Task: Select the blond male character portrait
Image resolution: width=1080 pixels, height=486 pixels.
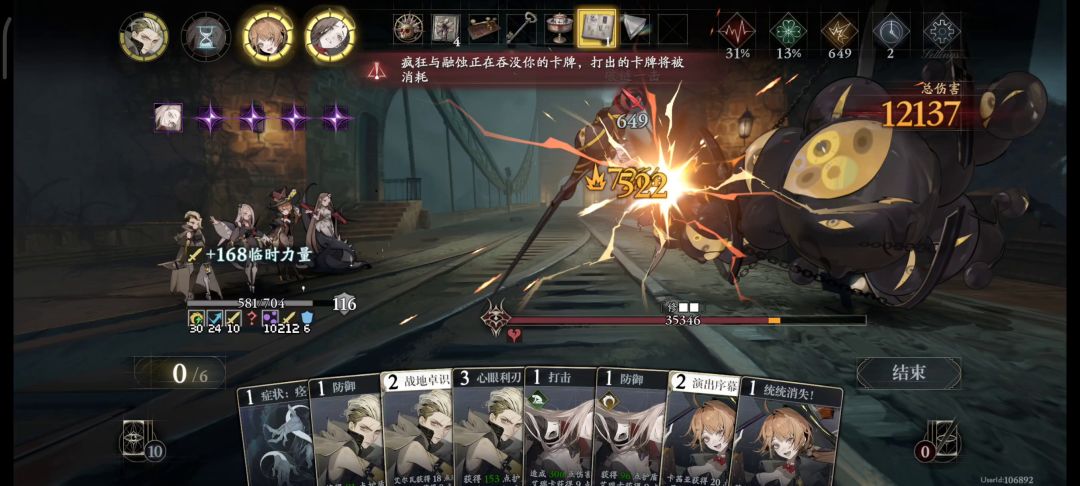Action: pos(143,36)
